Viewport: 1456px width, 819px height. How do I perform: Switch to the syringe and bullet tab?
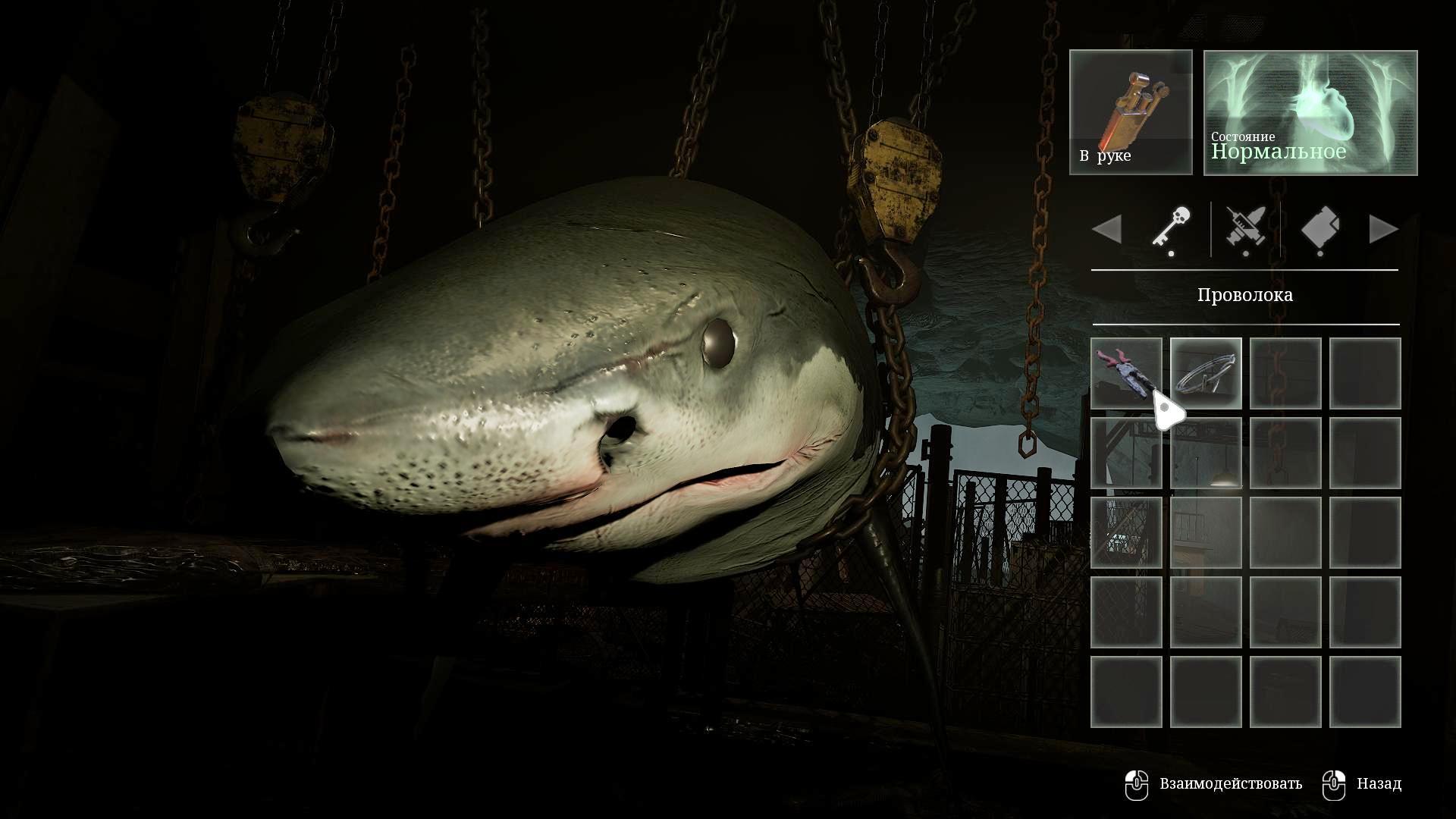1245,229
